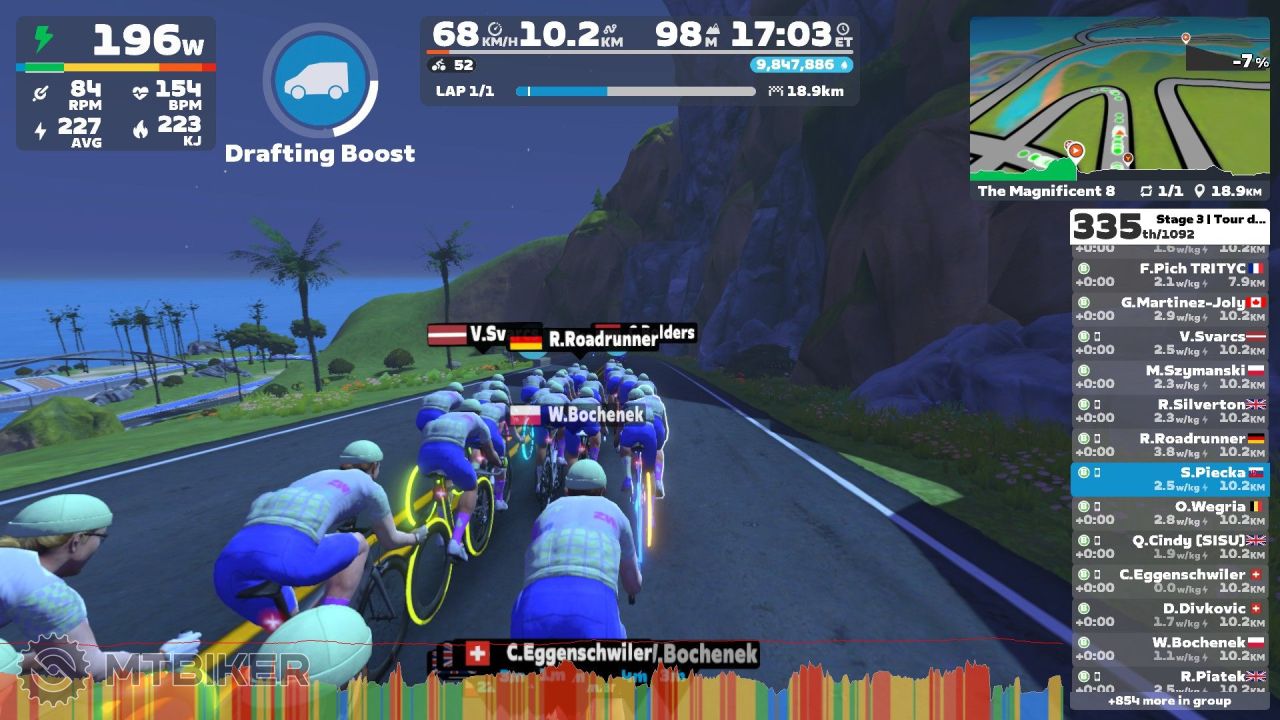Select R.Piatek rider row

pyautogui.click(x=1169, y=680)
